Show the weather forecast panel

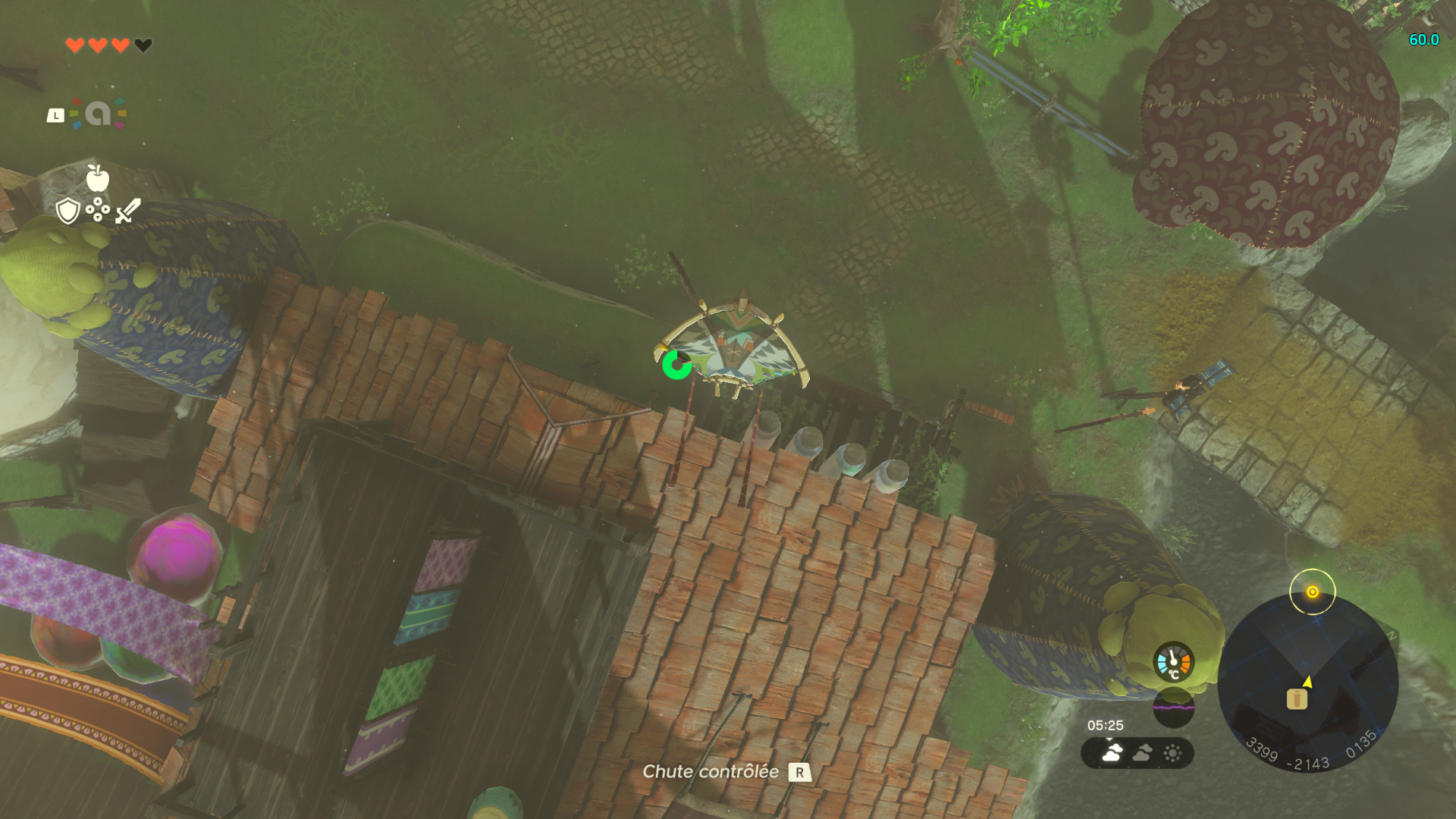[x=1137, y=753]
